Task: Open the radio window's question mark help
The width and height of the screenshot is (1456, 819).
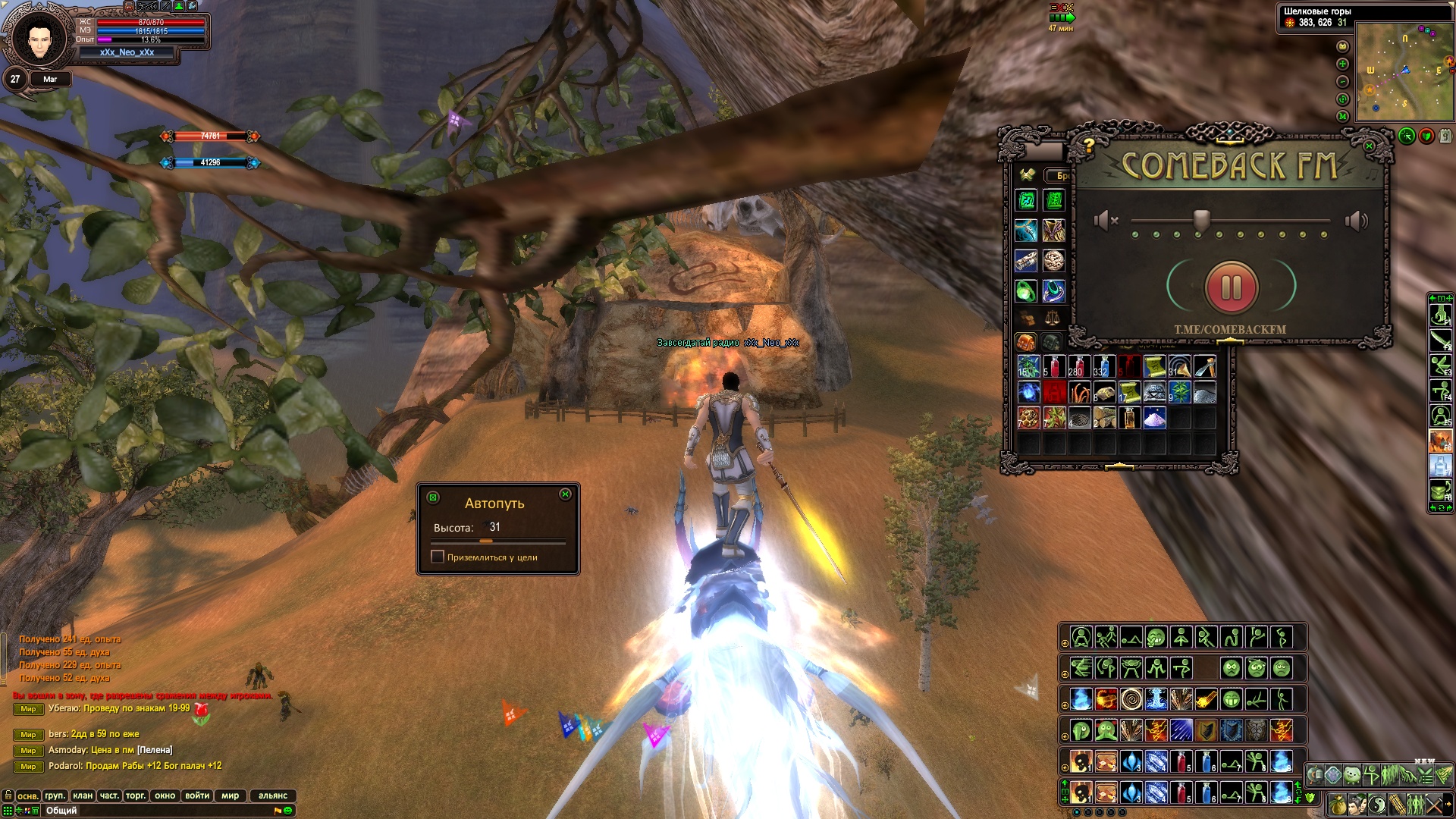Action: (x=1089, y=144)
